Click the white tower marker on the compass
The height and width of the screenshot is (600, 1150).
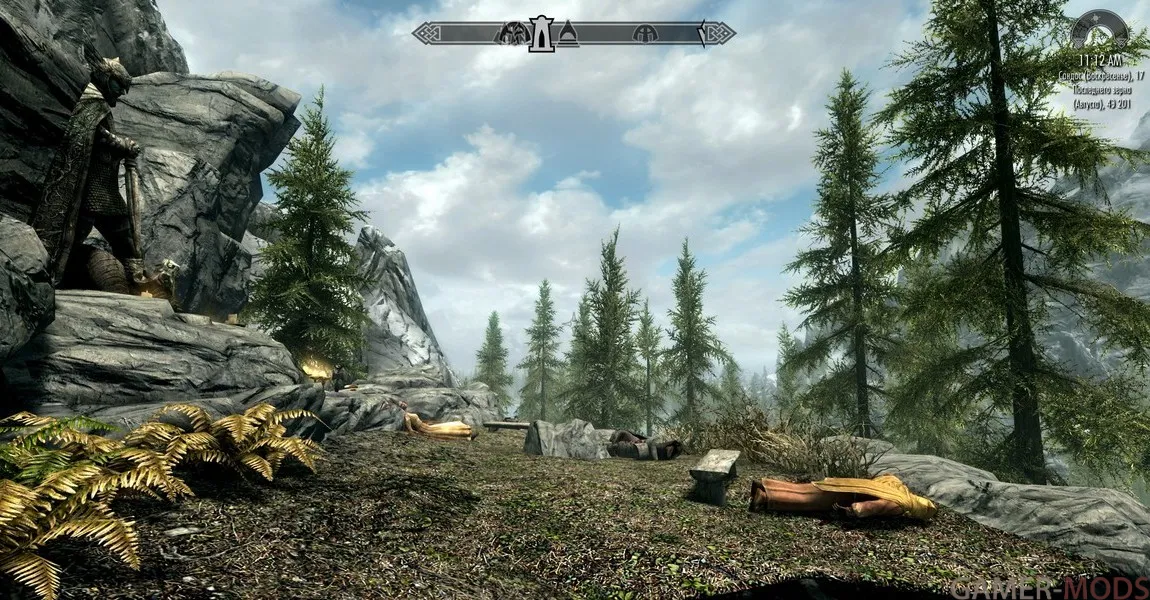[541, 33]
